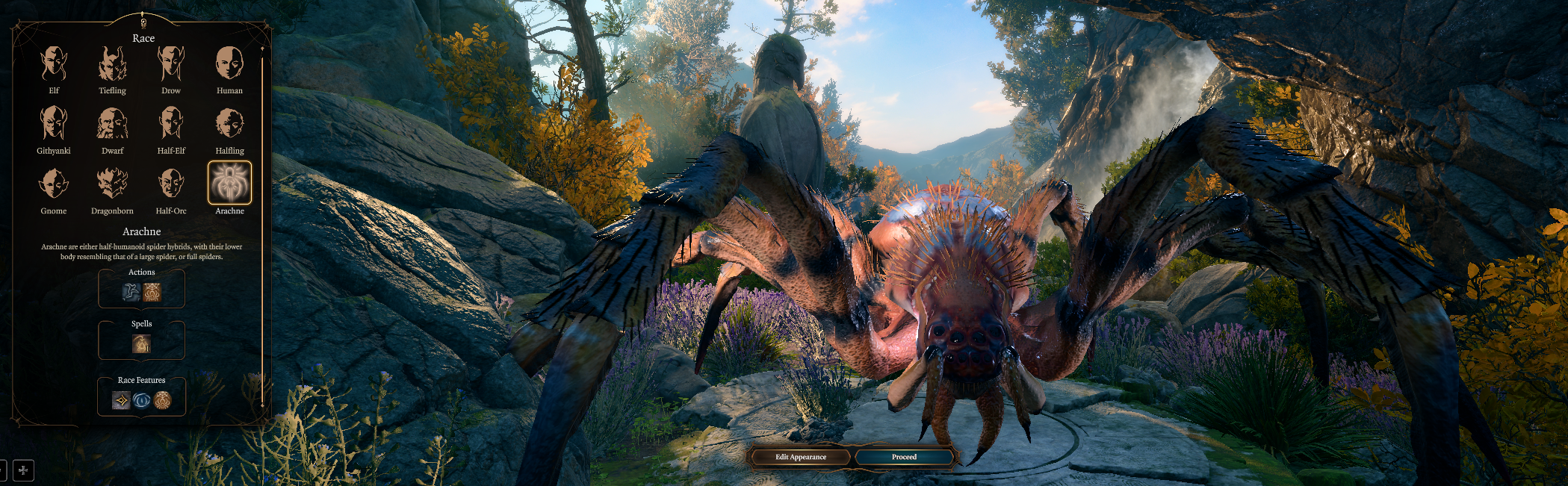
Task: Choose the Githyanki race
Action: click(54, 124)
